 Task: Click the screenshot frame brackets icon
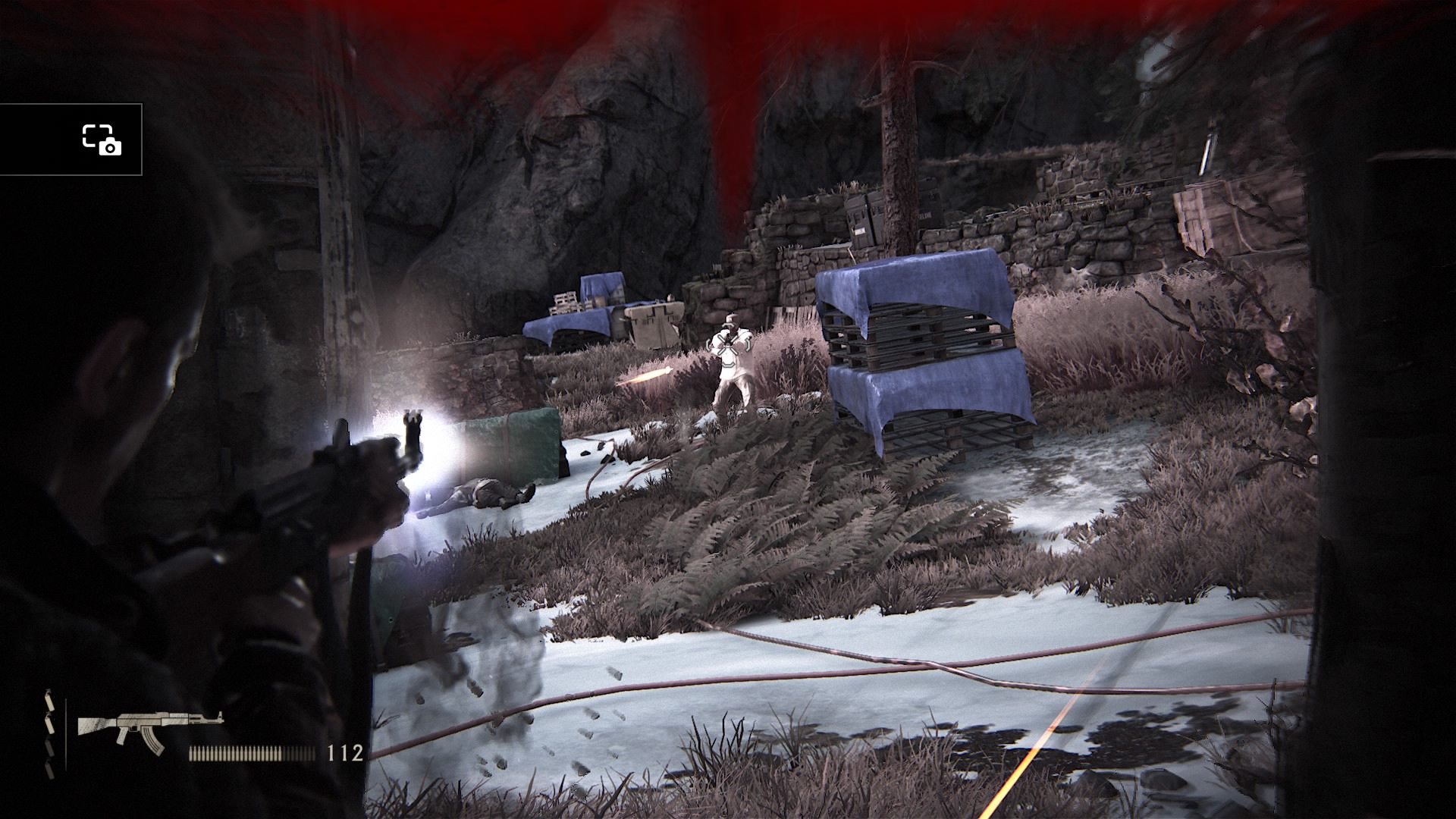[x=96, y=135]
